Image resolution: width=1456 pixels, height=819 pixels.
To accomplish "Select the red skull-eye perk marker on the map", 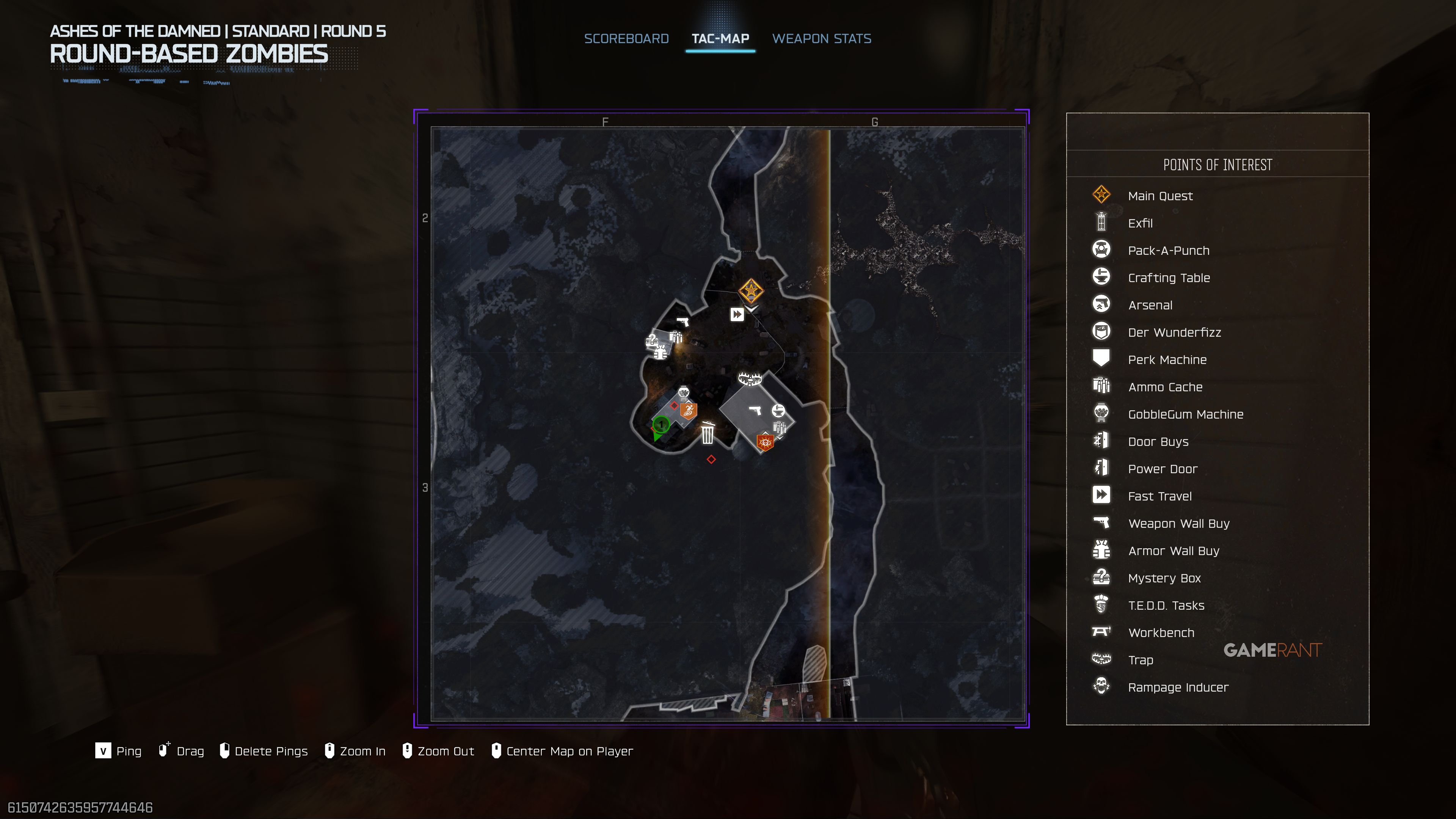I will pyautogui.click(x=765, y=442).
